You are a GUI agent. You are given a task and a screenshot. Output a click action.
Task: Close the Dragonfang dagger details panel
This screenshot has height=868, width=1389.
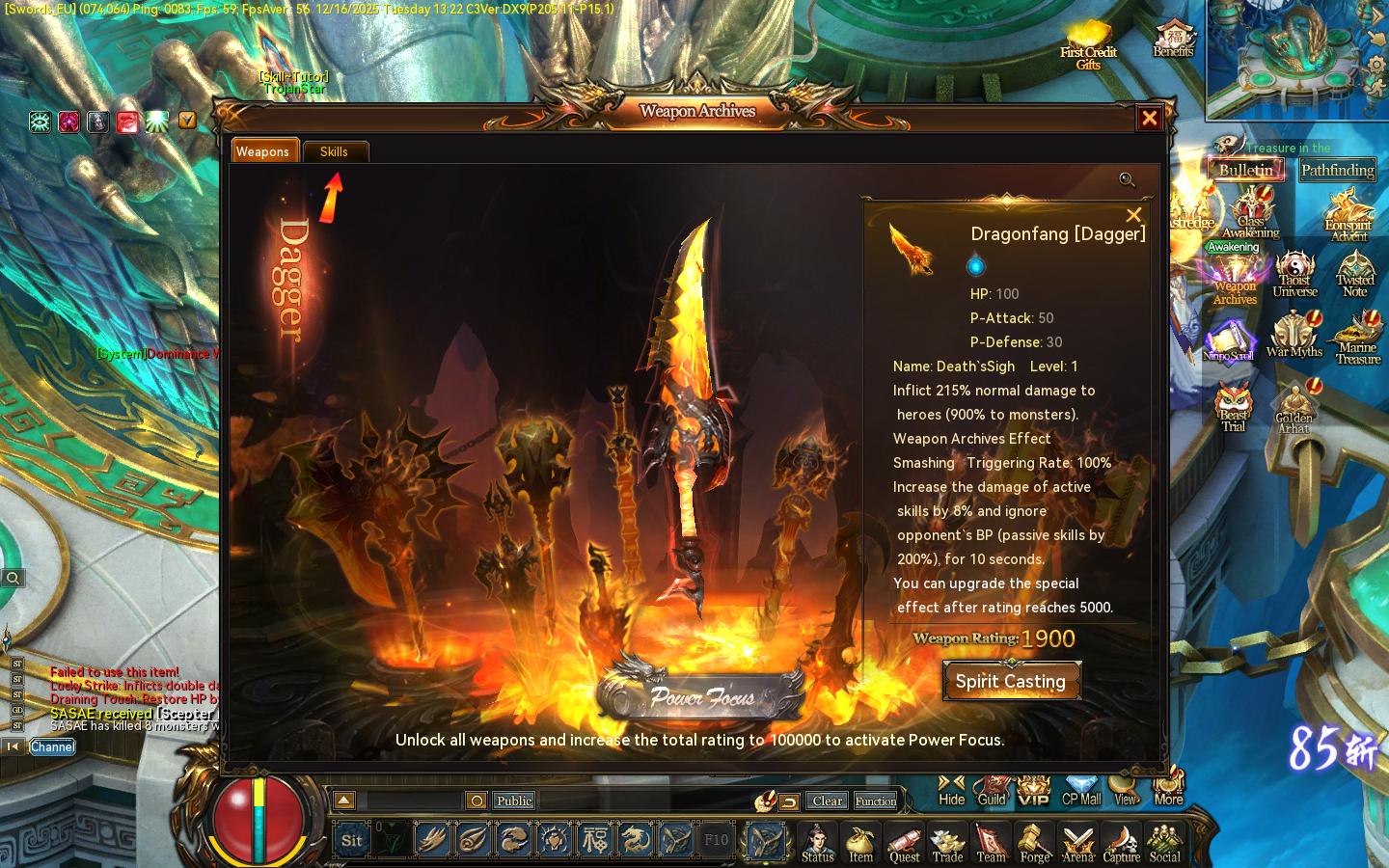[x=1133, y=215]
